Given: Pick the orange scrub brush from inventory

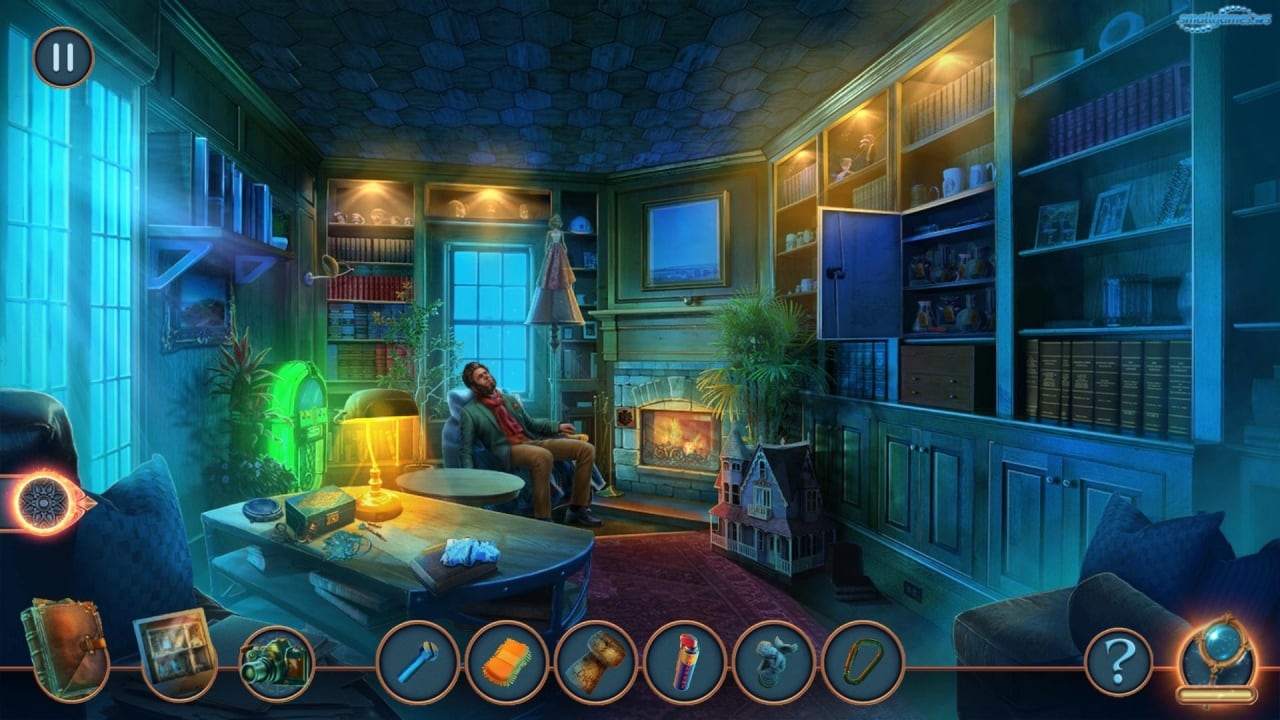Looking at the screenshot, I should point(507,662).
